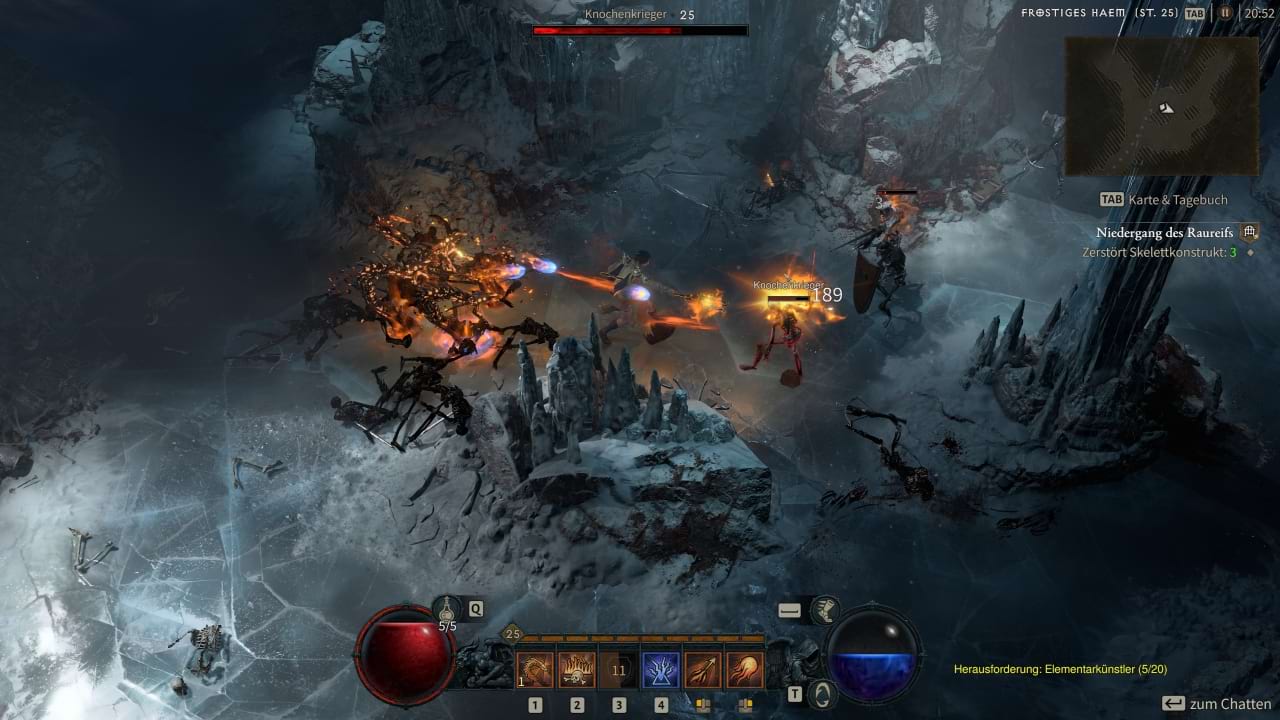Image resolution: width=1280 pixels, height=720 pixels.
Task: Drink the health potion bound to Q
Action: coord(444,610)
